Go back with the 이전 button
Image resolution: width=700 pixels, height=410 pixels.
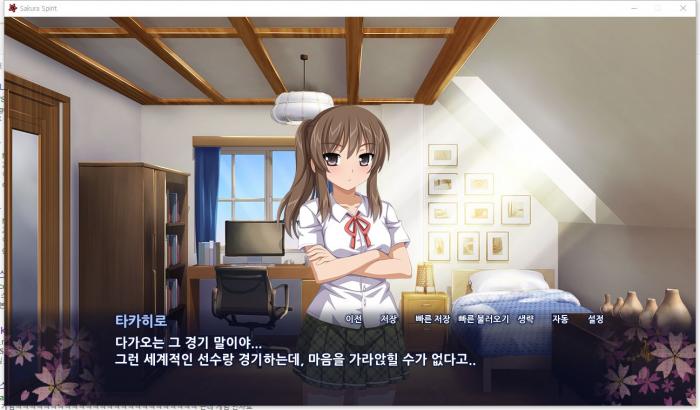(352, 319)
